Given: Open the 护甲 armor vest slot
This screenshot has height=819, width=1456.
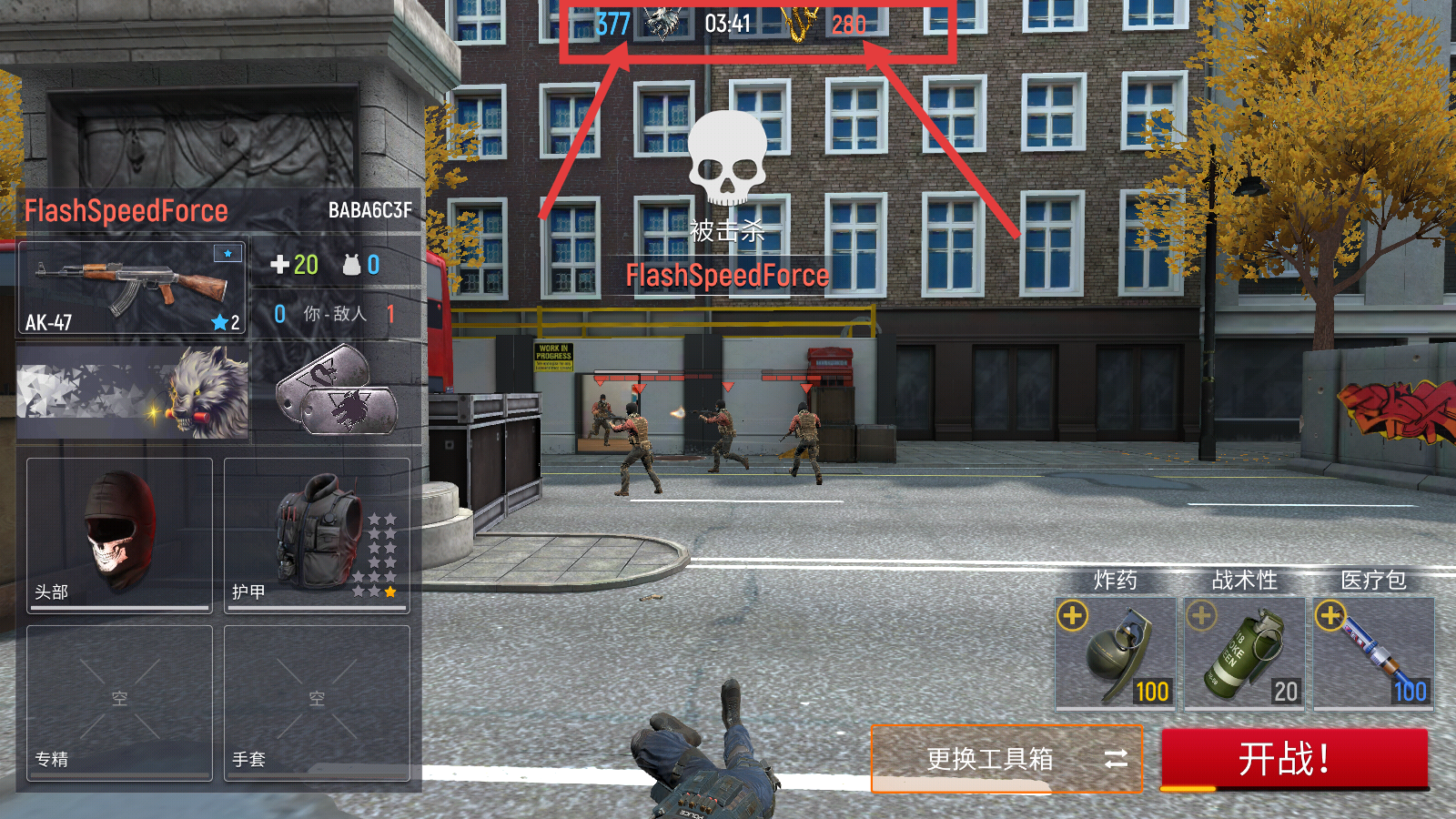Looking at the screenshot, I should (x=317, y=534).
